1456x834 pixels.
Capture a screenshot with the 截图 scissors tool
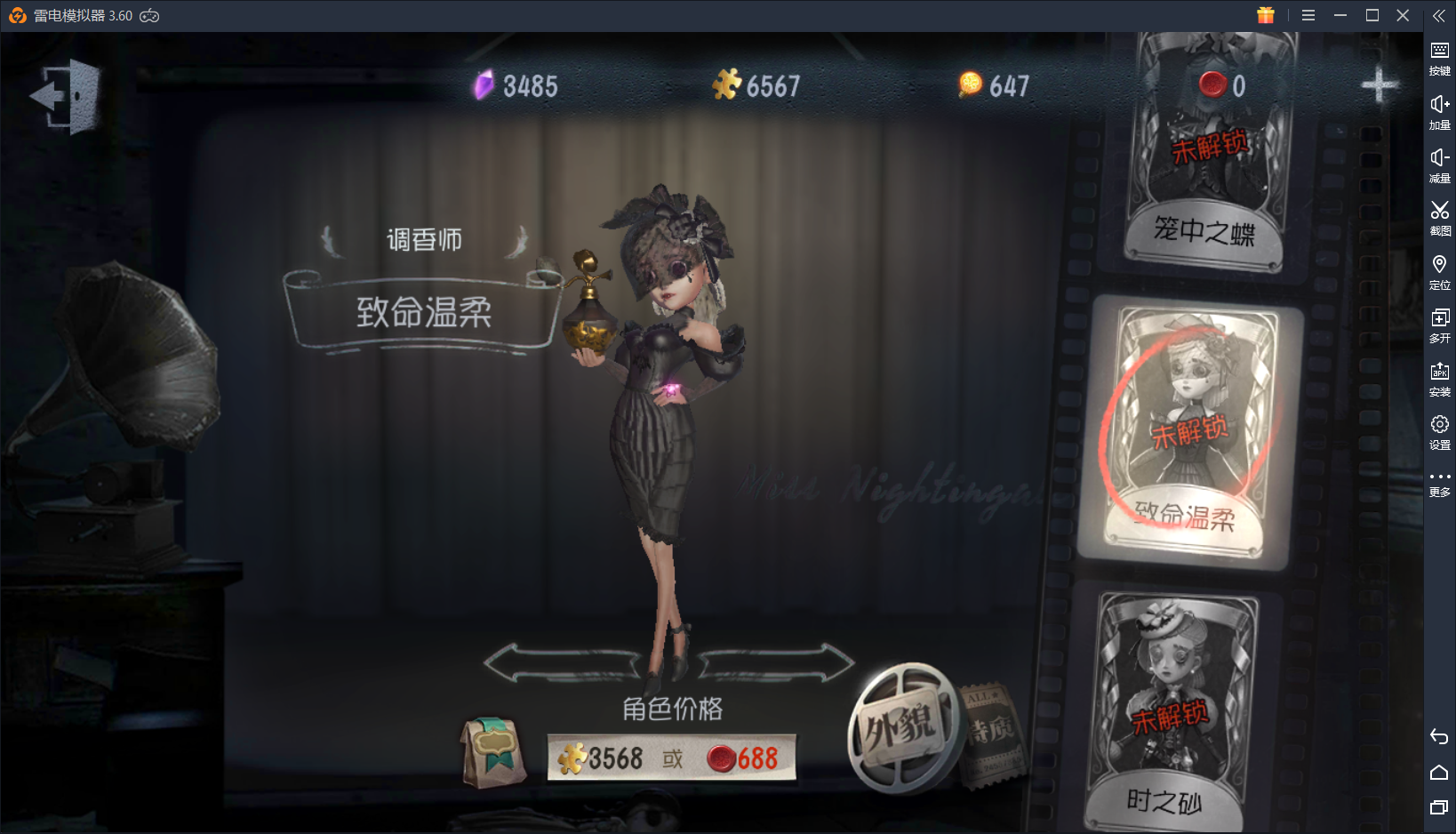coord(1439,216)
